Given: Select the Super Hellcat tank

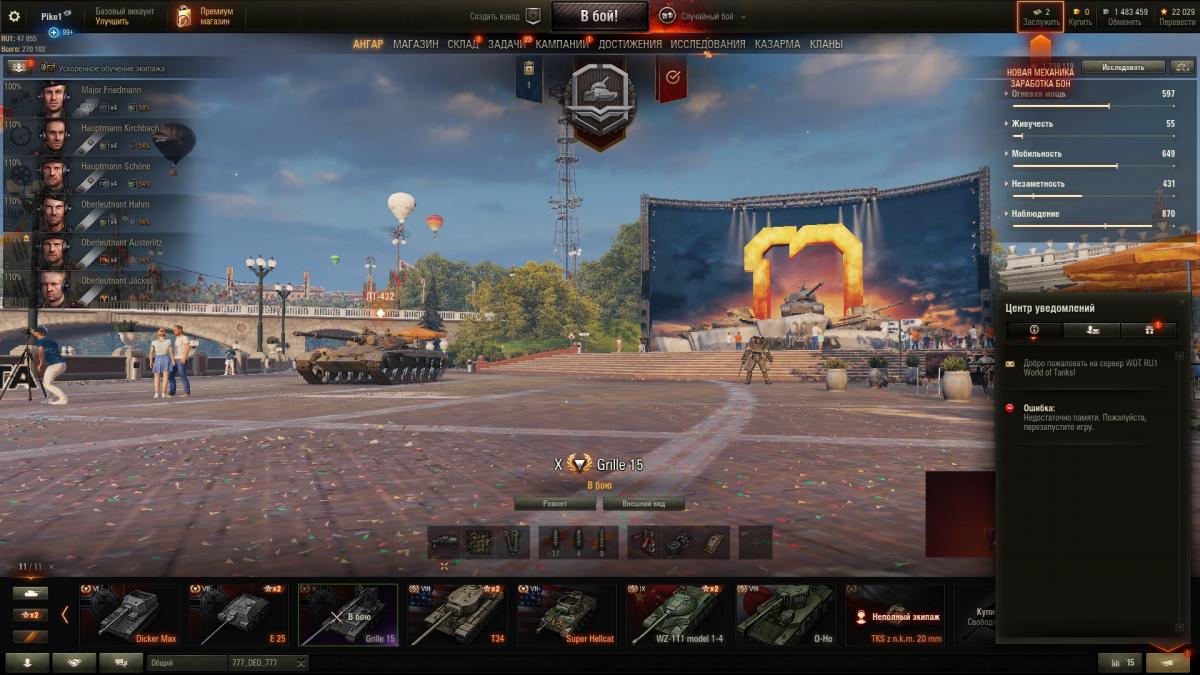Looking at the screenshot, I should pyautogui.click(x=567, y=615).
